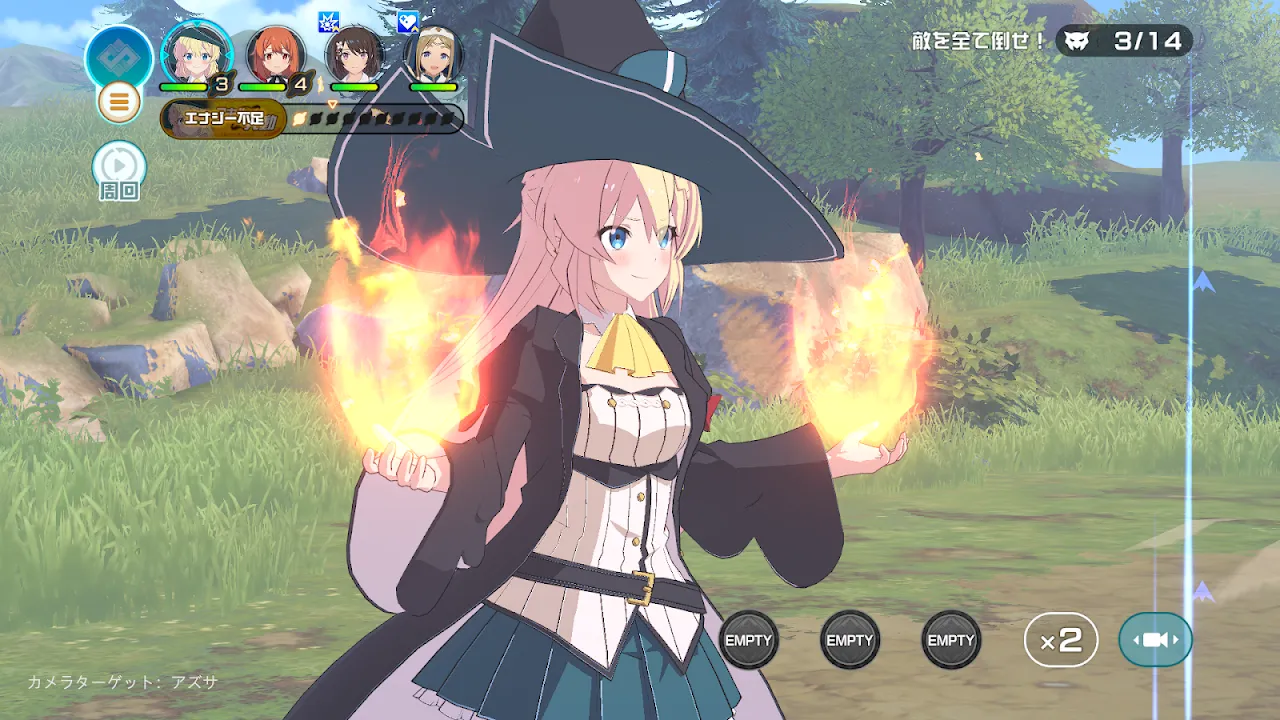Activate the エナジー不足 skill button
The width and height of the screenshot is (1280, 720).
click(x=224, y=119)
